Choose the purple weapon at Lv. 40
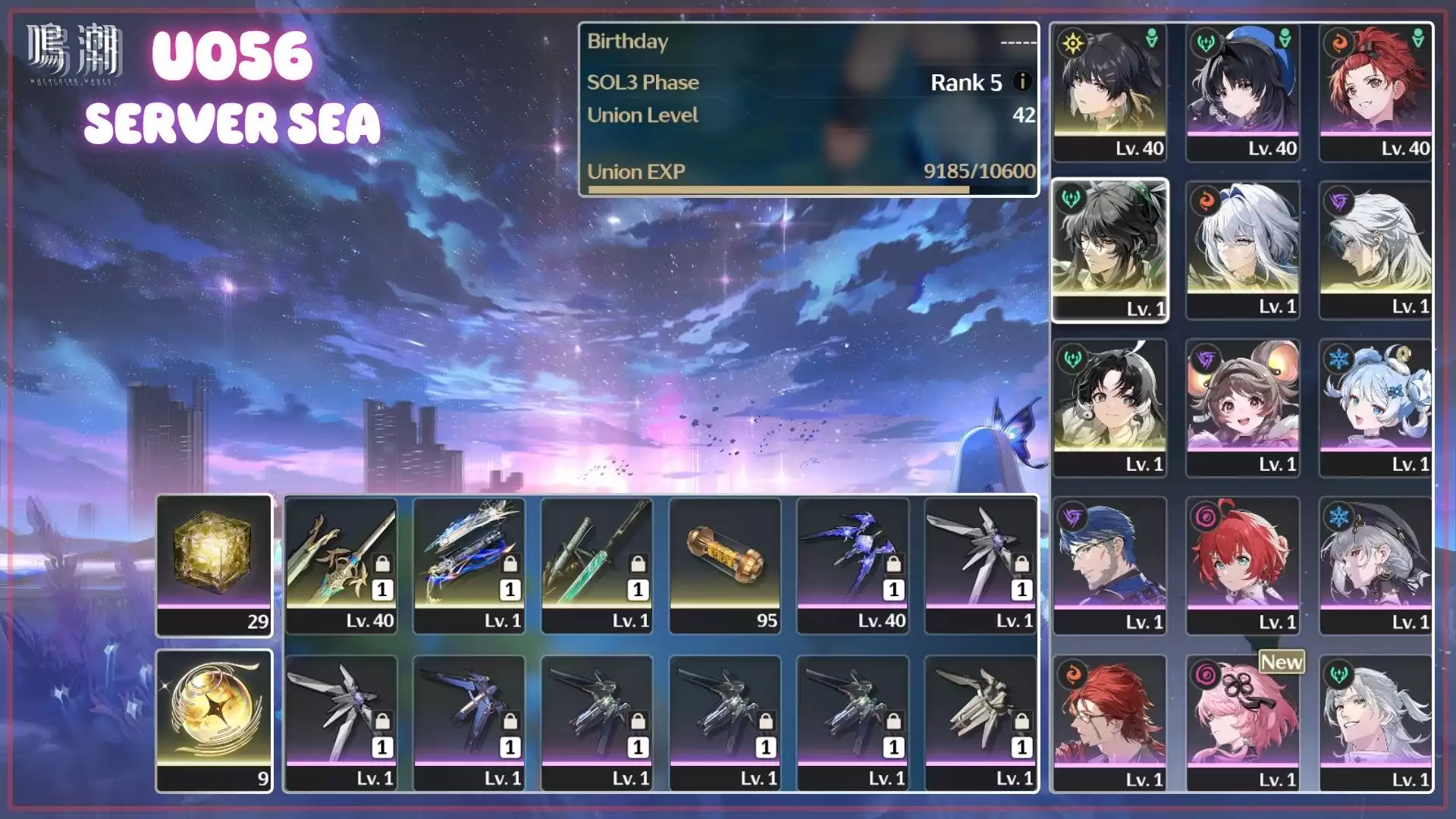1456x819 pixels. [852, 565]
